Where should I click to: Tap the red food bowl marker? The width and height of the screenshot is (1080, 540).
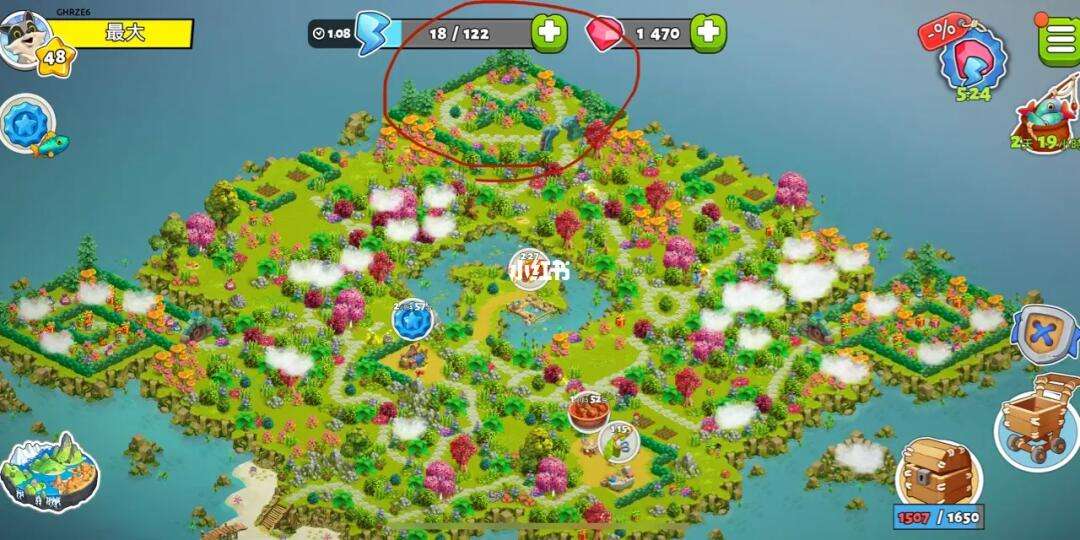pyautogui.click(x=590, y=410)
